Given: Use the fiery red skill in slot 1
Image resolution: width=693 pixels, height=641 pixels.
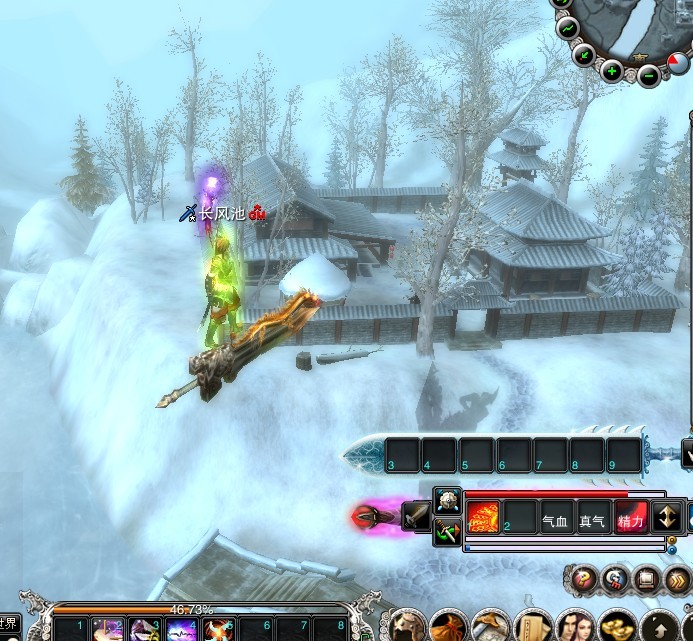Looking at the screenshot, I should pyautogui.click(x=483, y=518).
